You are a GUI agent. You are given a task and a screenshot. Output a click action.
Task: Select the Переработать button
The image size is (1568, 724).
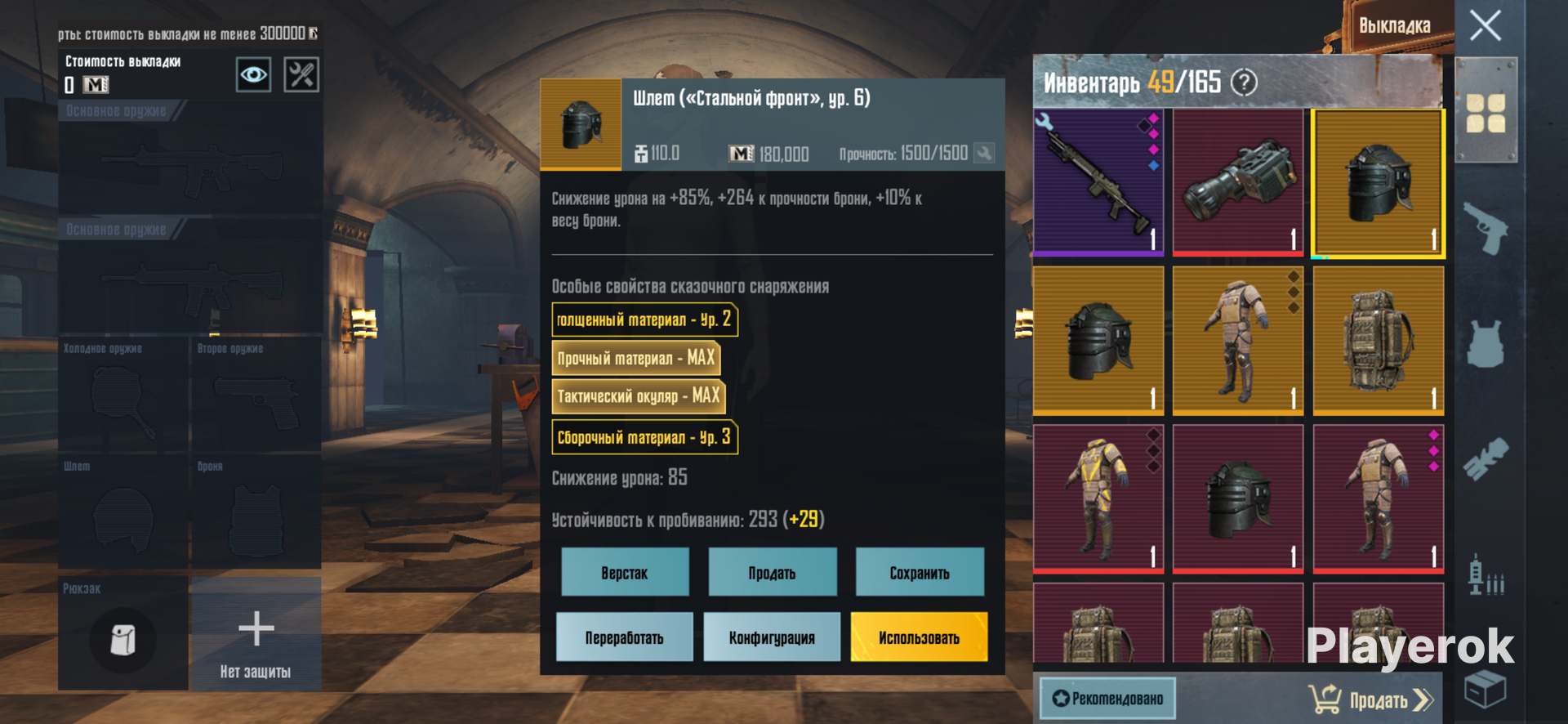point(624,637)
